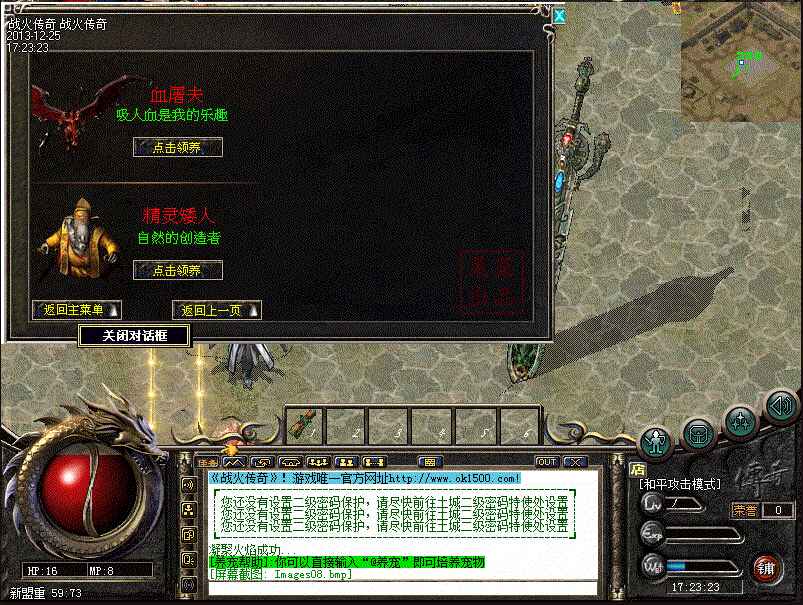Choose 返回主菜单 to return to main menu
Screen dimensions: 803x605
pyautogui.click(x=76, y=310)
